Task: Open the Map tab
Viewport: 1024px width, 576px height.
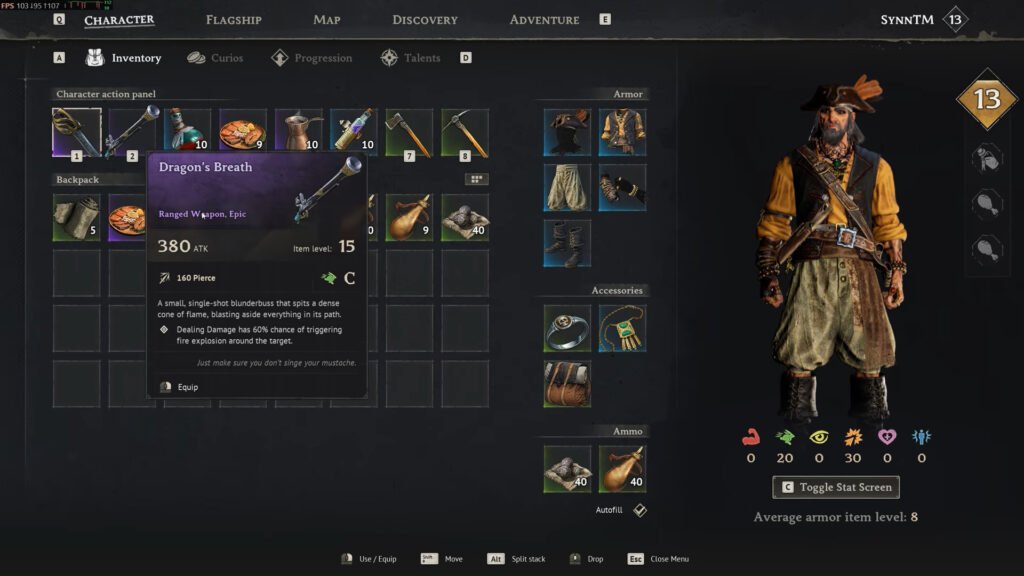Action: click(327, 20)
